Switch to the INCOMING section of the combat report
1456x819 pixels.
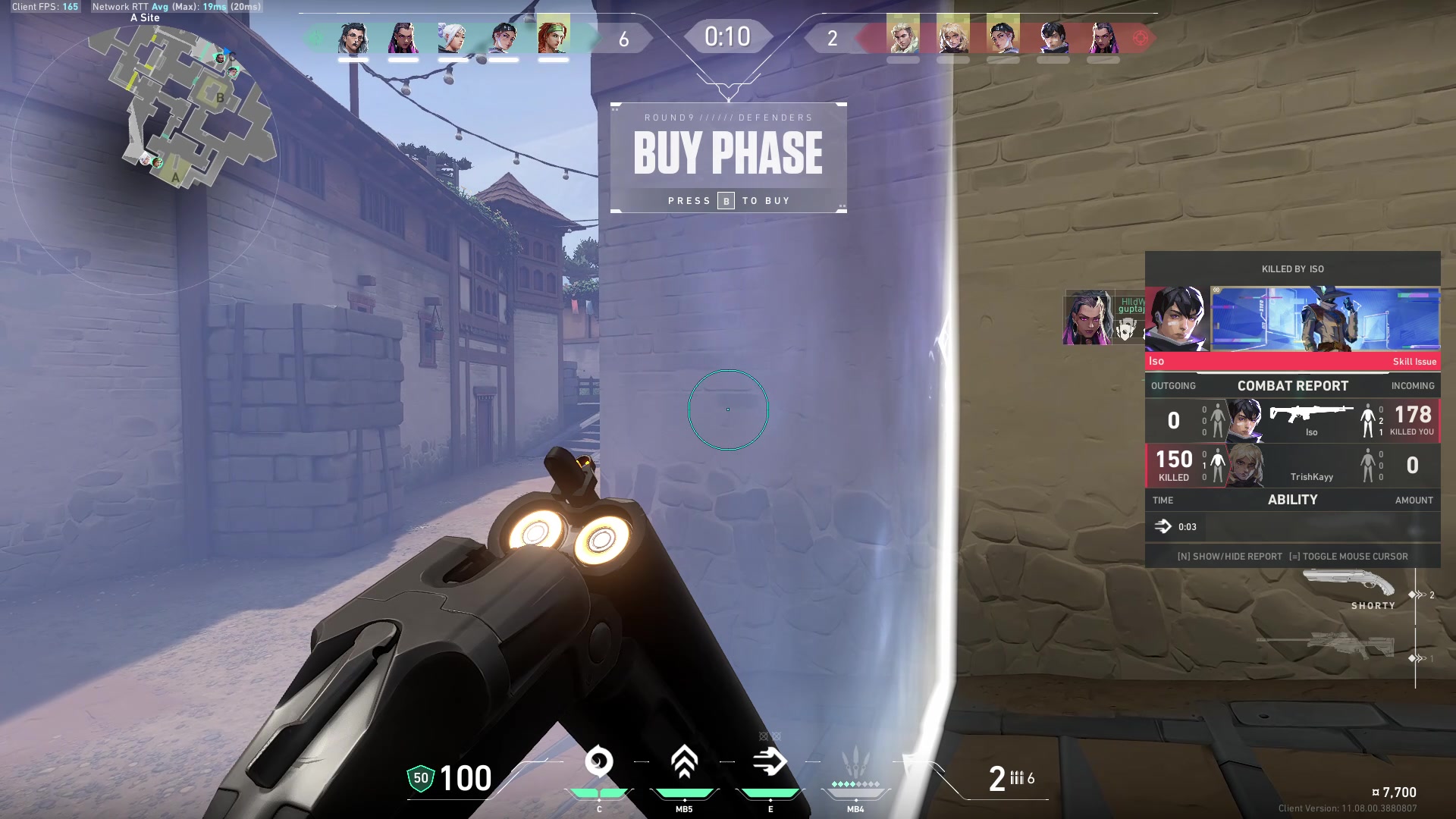(x=1413, y=386)
